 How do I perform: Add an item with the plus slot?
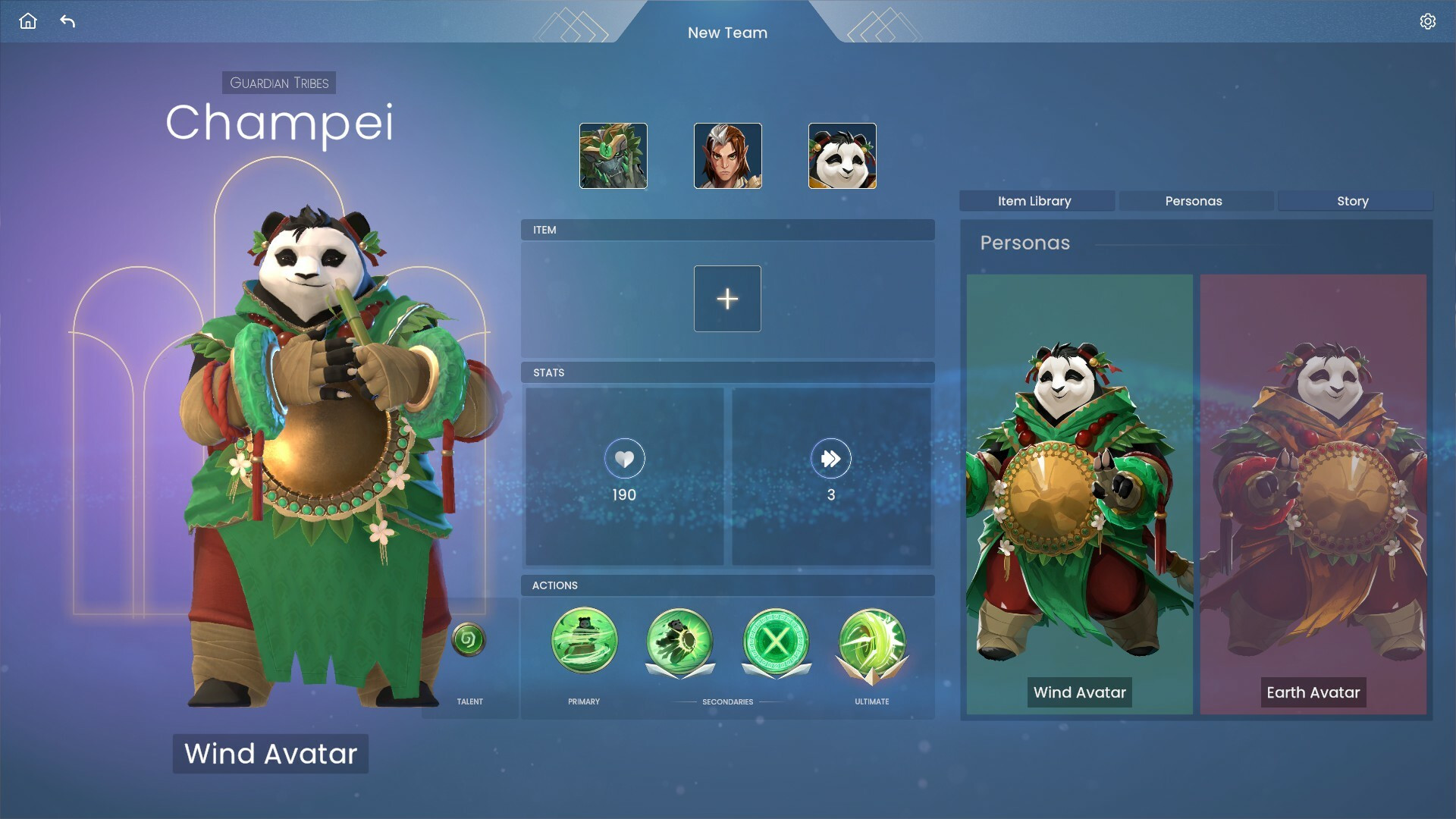click(727, 299)
